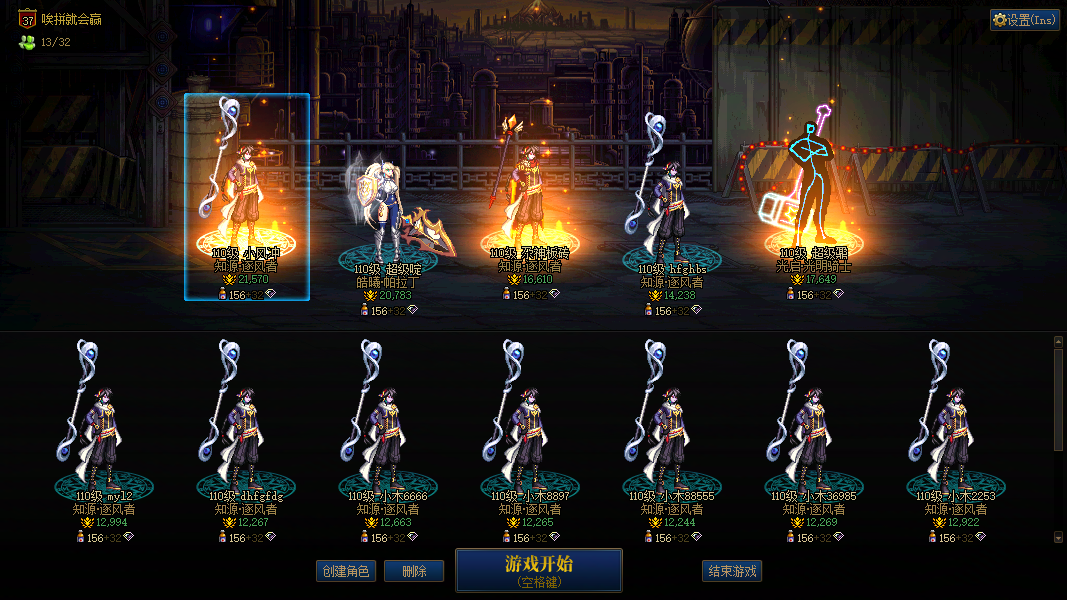
Task: Delete the character with 删除 button
Action: (x=414, y=572)
